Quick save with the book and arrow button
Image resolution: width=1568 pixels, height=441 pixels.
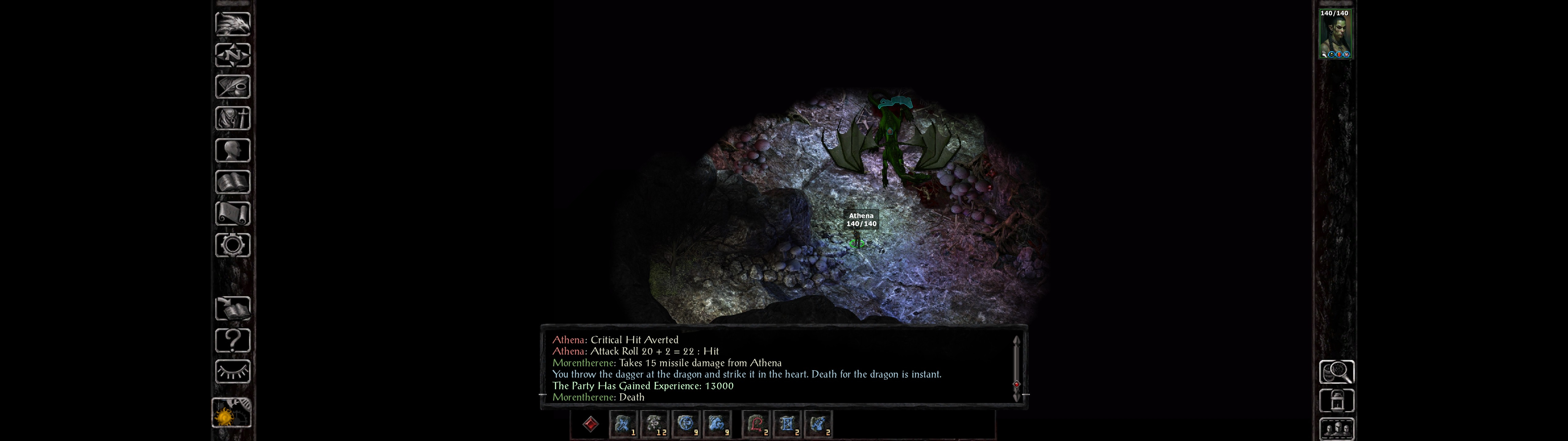tap(232, 308)
